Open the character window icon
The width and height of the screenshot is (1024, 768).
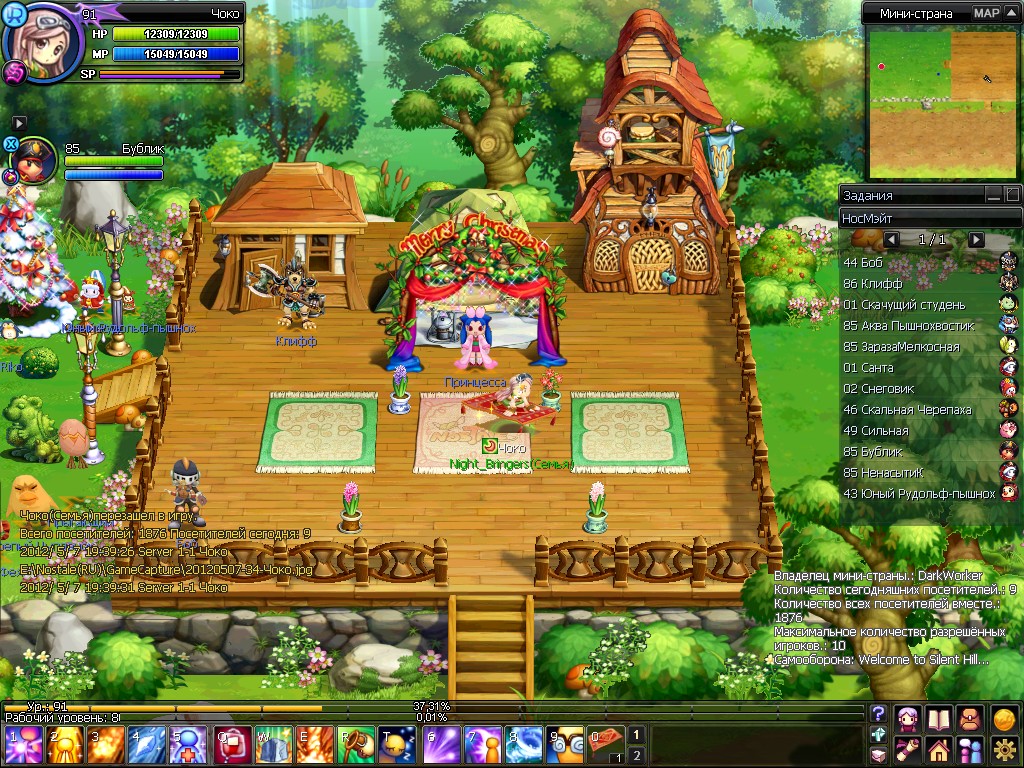pyautogui.click(x=908, y=718)
